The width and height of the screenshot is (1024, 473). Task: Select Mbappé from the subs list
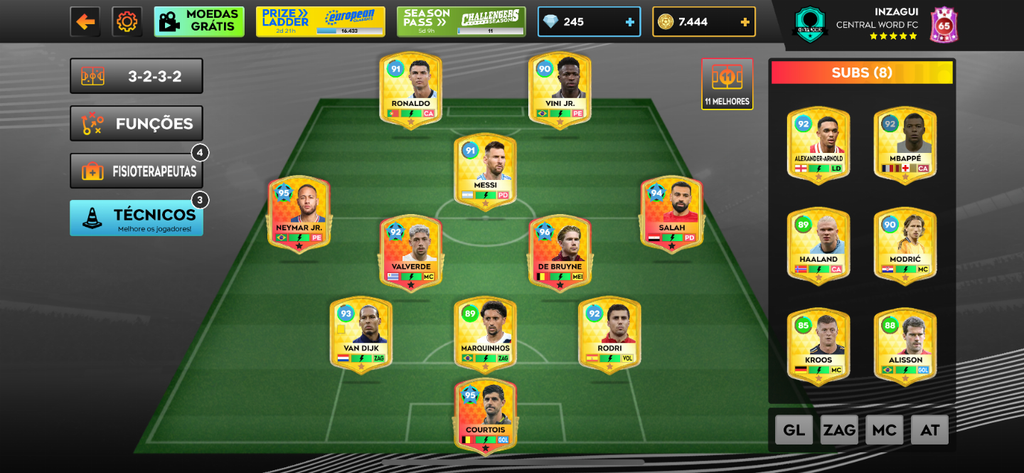(x=905, y=145)
